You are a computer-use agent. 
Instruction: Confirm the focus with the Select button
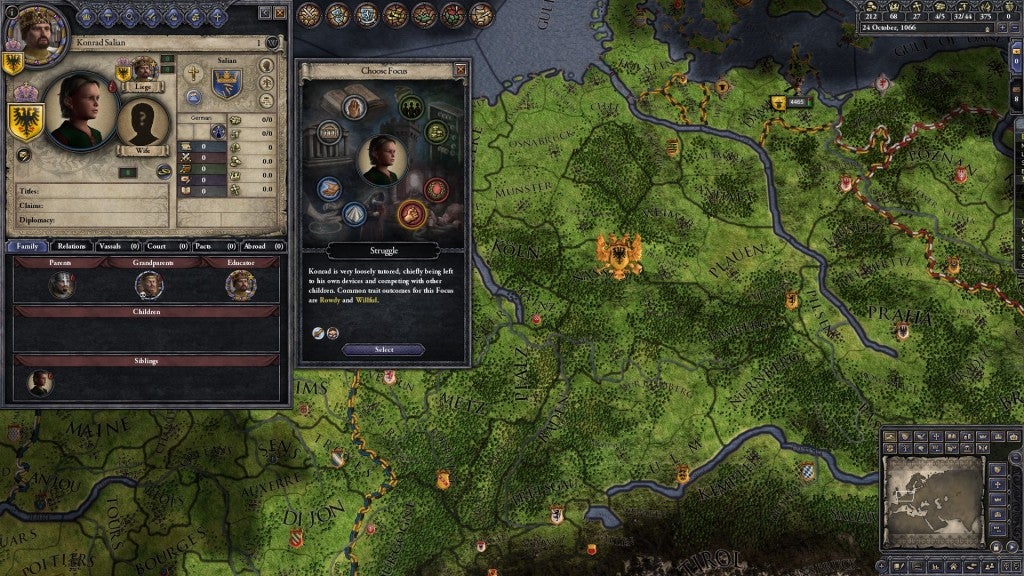click(384, 350)
